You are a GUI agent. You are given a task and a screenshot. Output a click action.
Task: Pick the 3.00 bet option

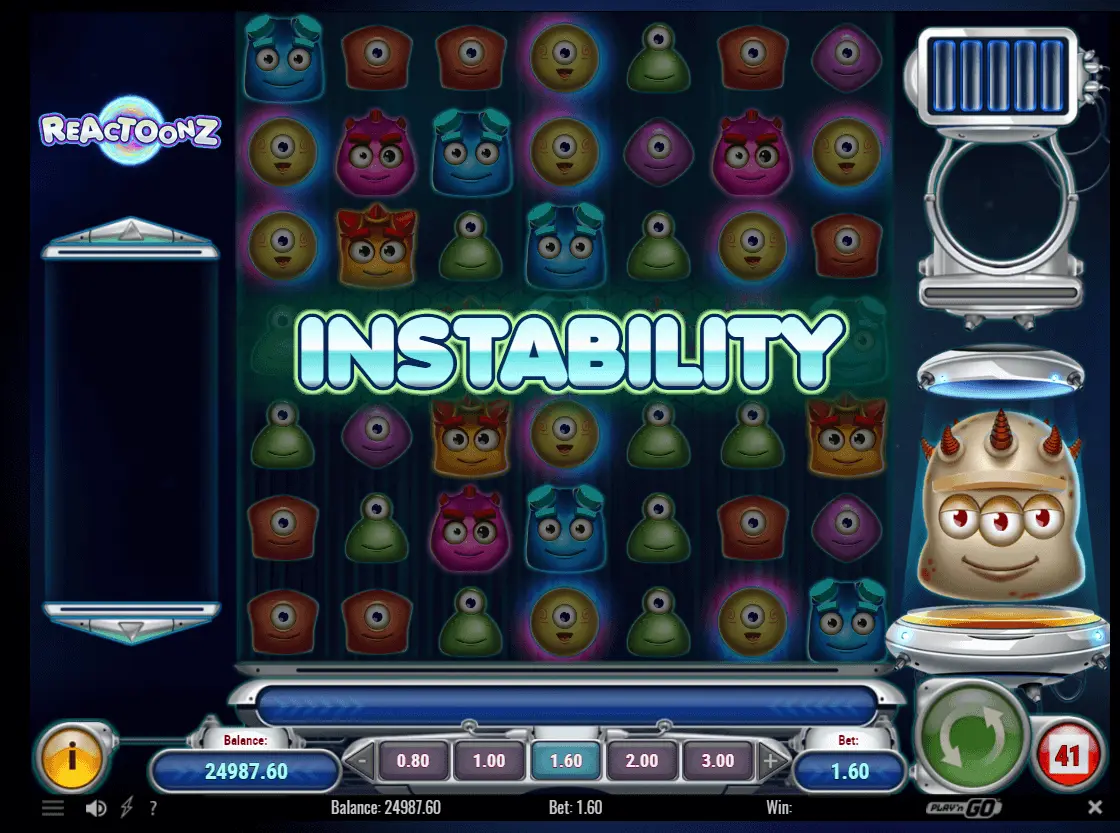tap(718, 761)
